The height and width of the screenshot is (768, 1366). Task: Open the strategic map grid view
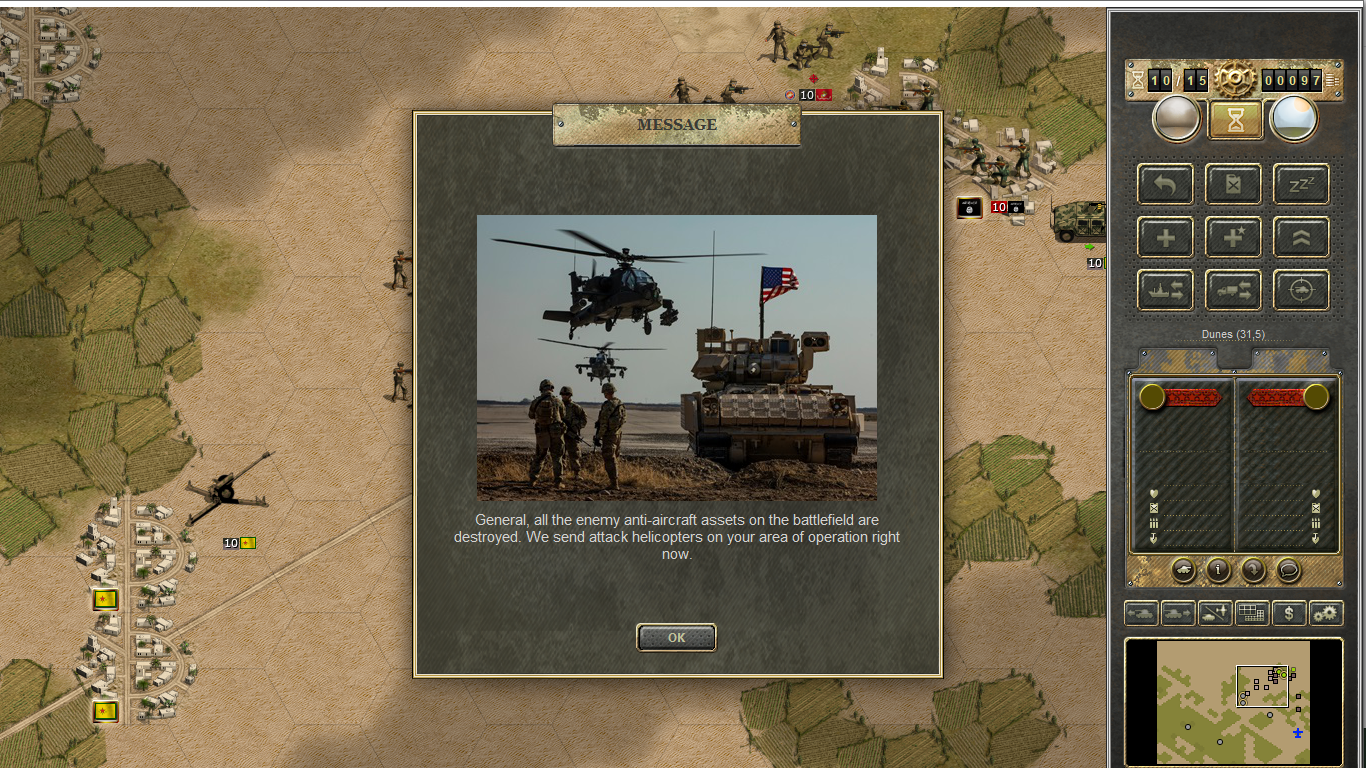click(x=1252, y=613)
